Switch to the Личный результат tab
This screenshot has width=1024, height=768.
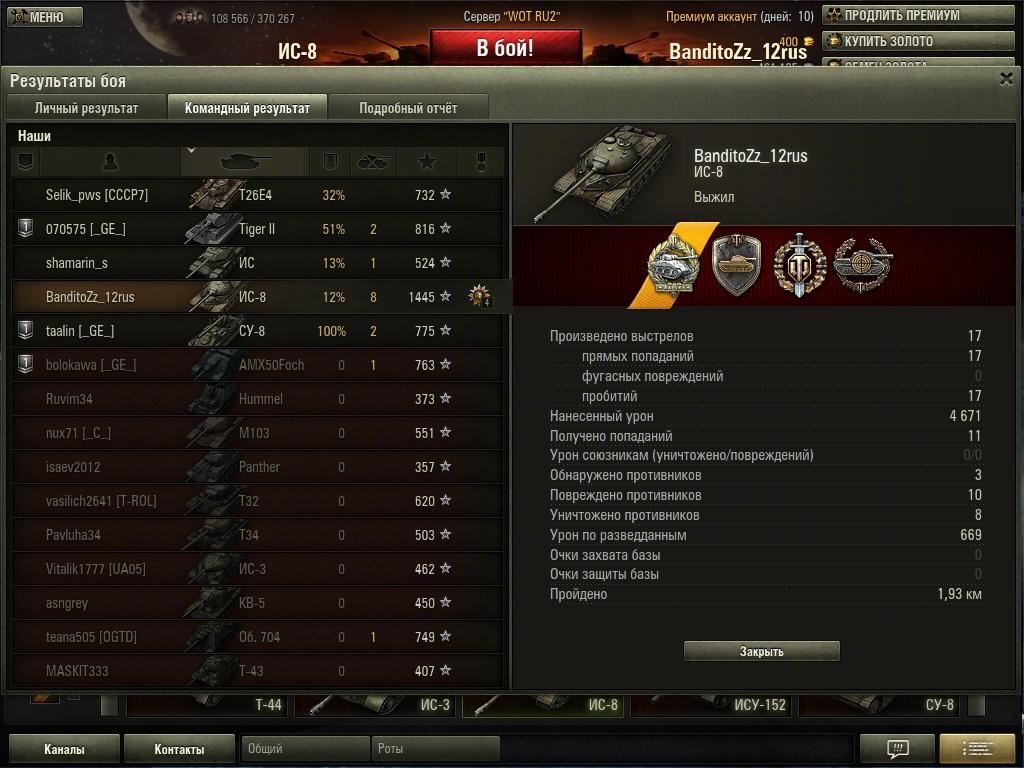tap(86, 108)
